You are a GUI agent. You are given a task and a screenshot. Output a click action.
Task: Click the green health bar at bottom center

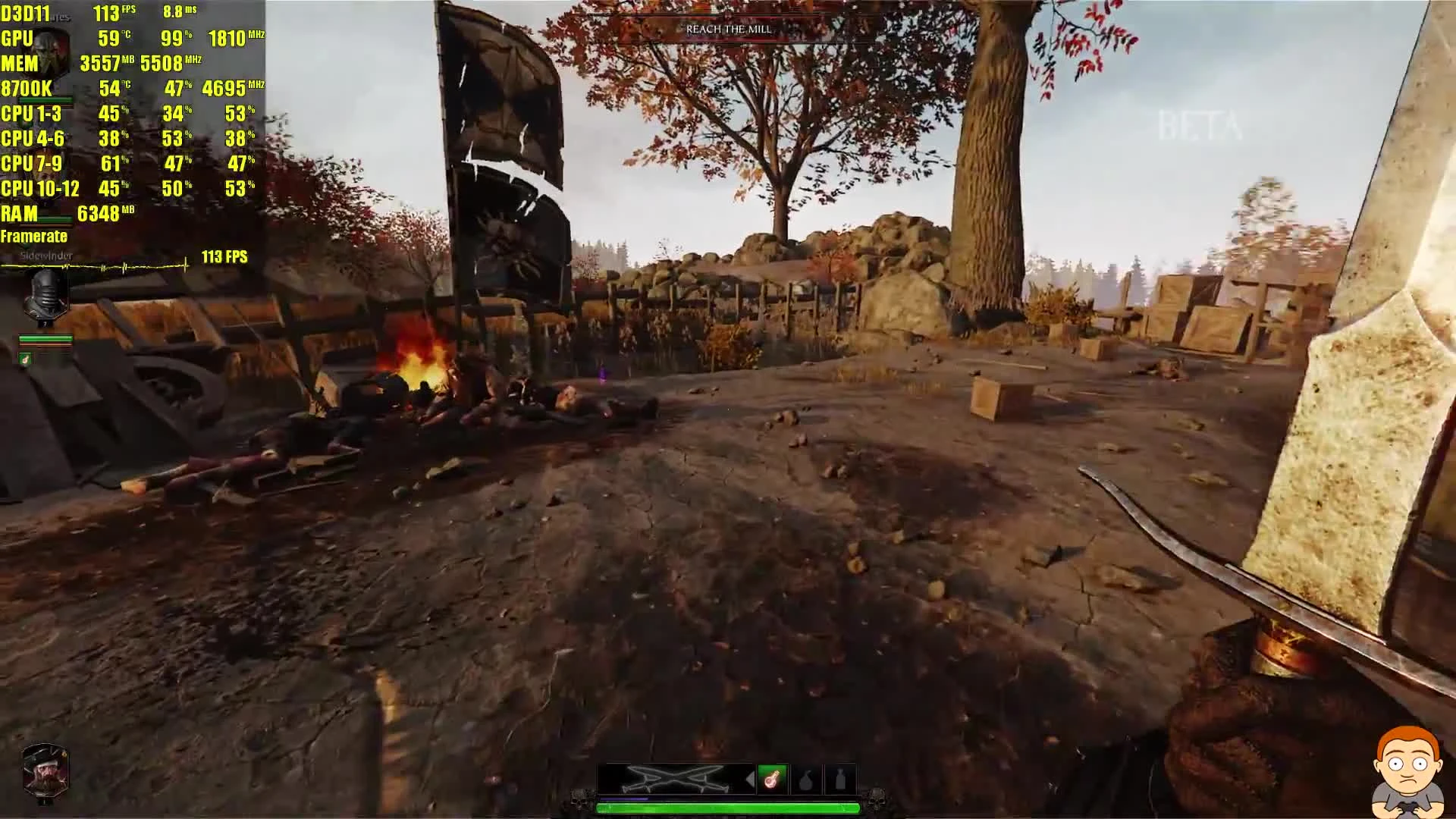pos(728,808)
